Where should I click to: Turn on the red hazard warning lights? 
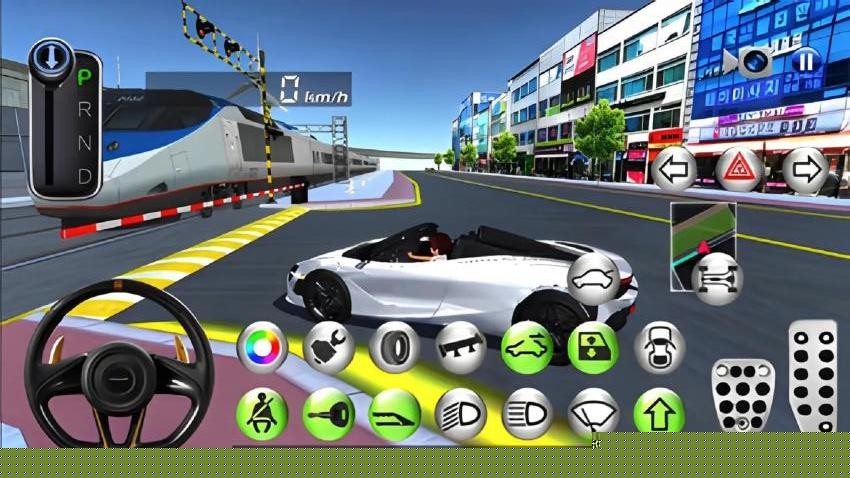[x=740, y=170]
